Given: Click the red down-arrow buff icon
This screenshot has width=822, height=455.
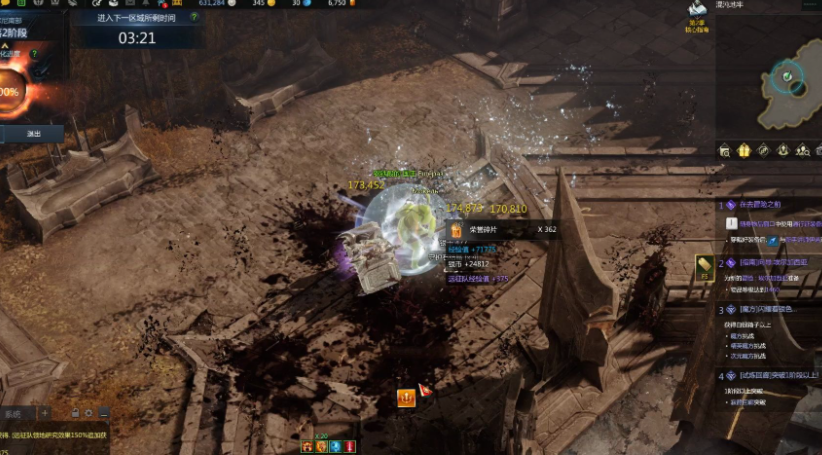Looking at the screenshot, I should tap(351, 446).
